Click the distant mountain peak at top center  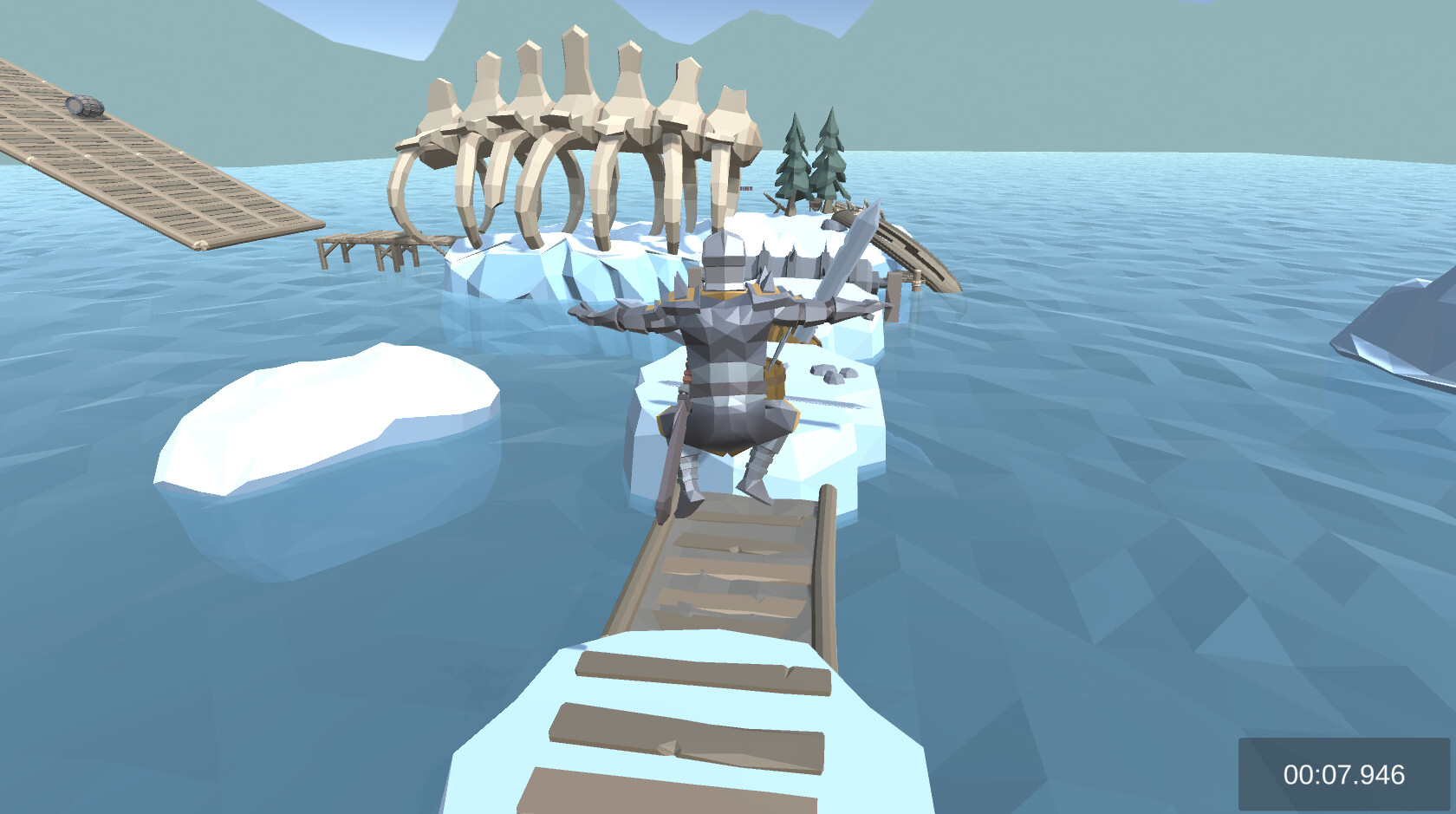(x=754, y=17)
